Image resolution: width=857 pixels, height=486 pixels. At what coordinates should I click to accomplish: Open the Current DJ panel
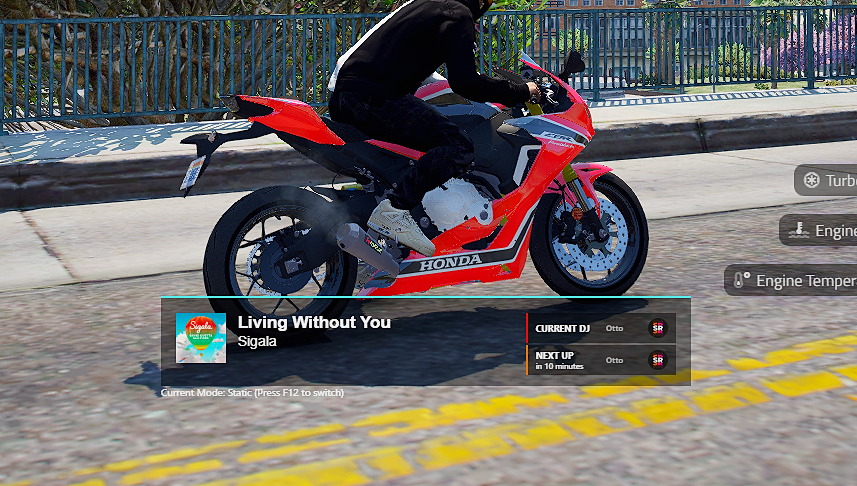tap(601, 328)
